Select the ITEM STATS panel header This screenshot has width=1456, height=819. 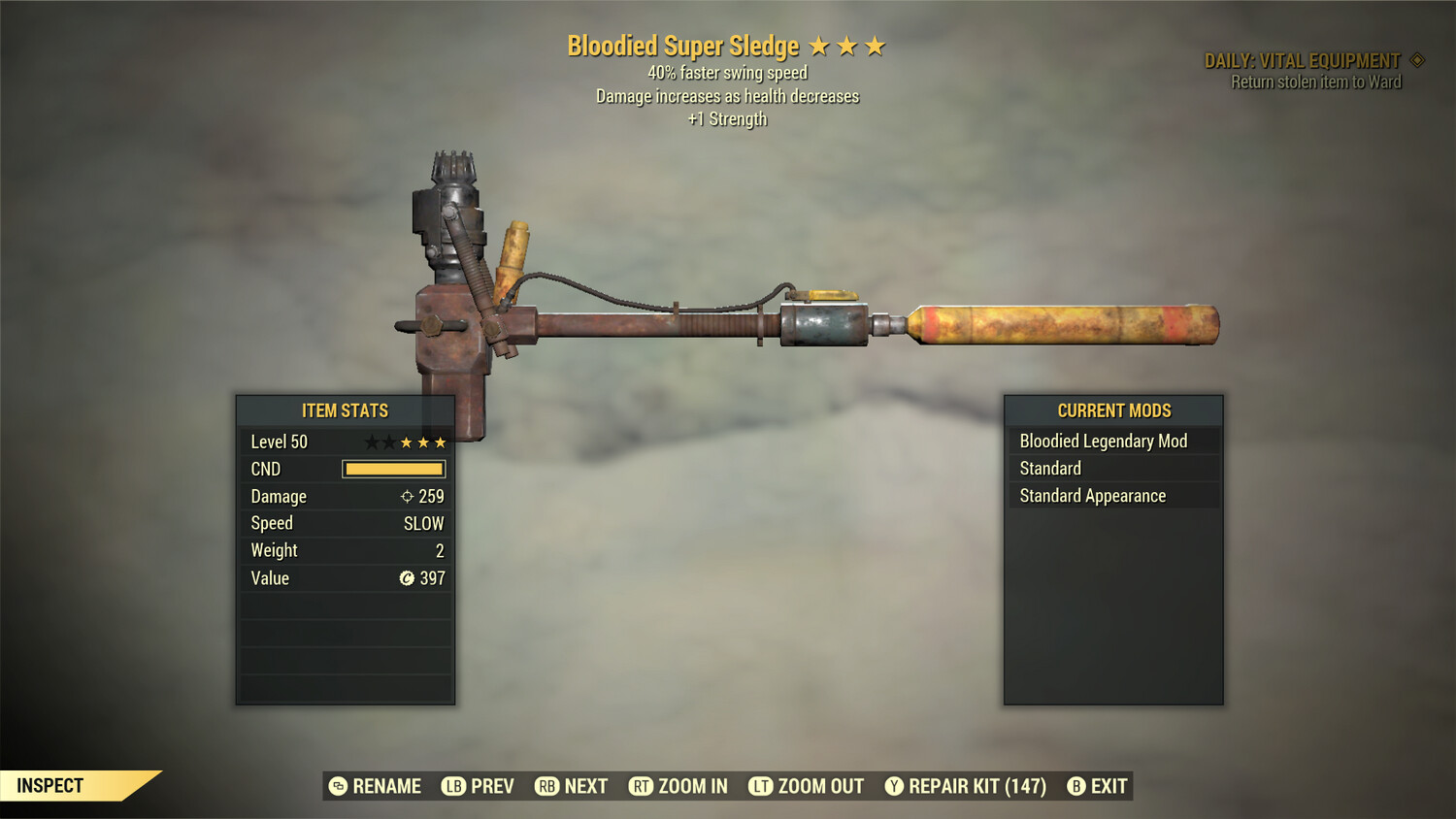pos(346,410)
